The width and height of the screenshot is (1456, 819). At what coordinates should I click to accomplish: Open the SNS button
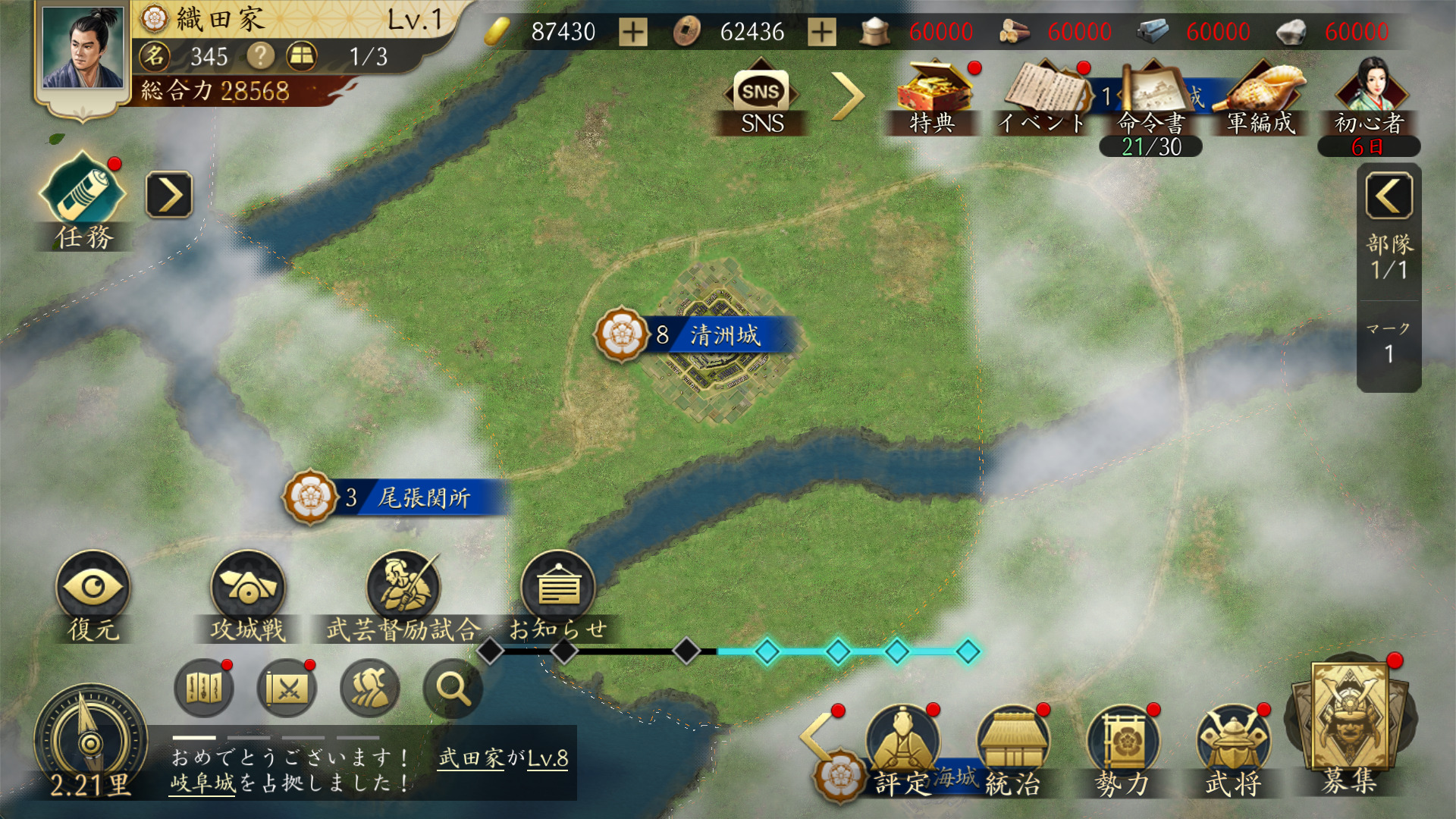[x=761, y=99]
